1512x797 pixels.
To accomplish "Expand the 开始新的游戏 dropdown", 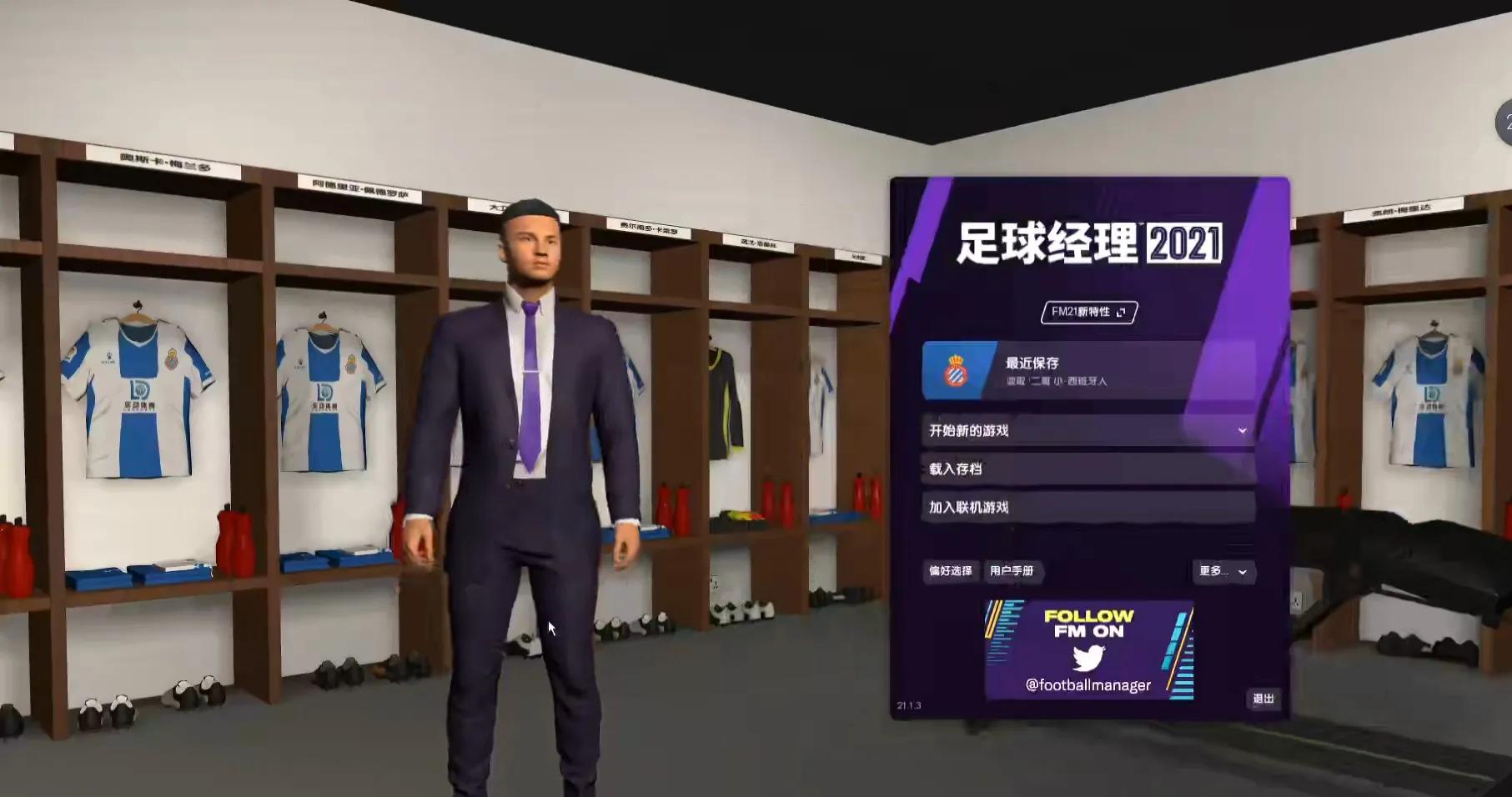I will coord(1084,430).
